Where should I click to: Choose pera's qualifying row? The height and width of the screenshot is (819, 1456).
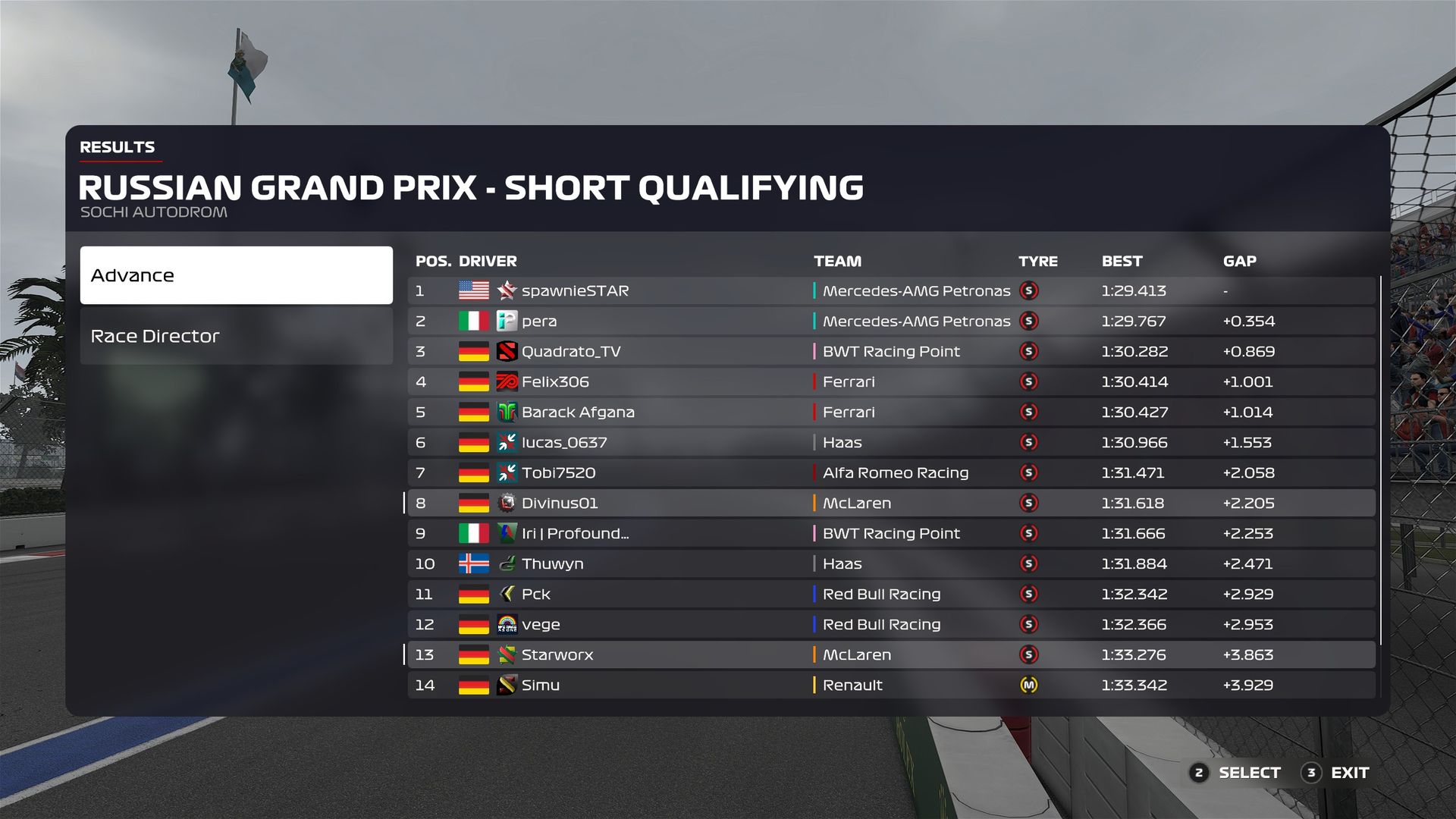pos(890,321)
